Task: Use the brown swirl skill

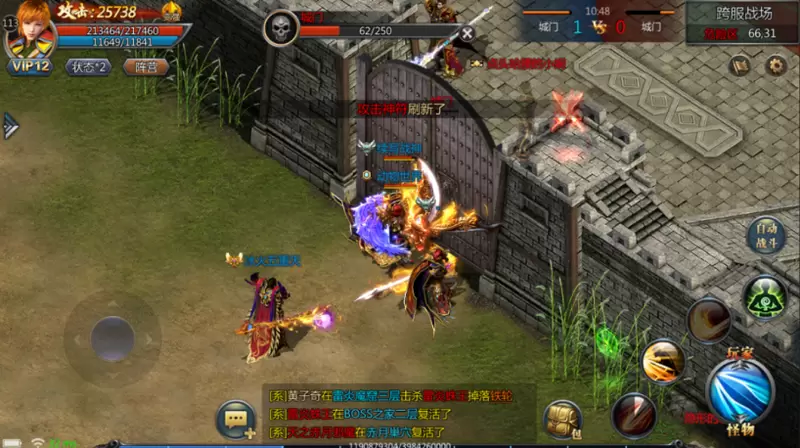Action: click(x=708, y=319)
